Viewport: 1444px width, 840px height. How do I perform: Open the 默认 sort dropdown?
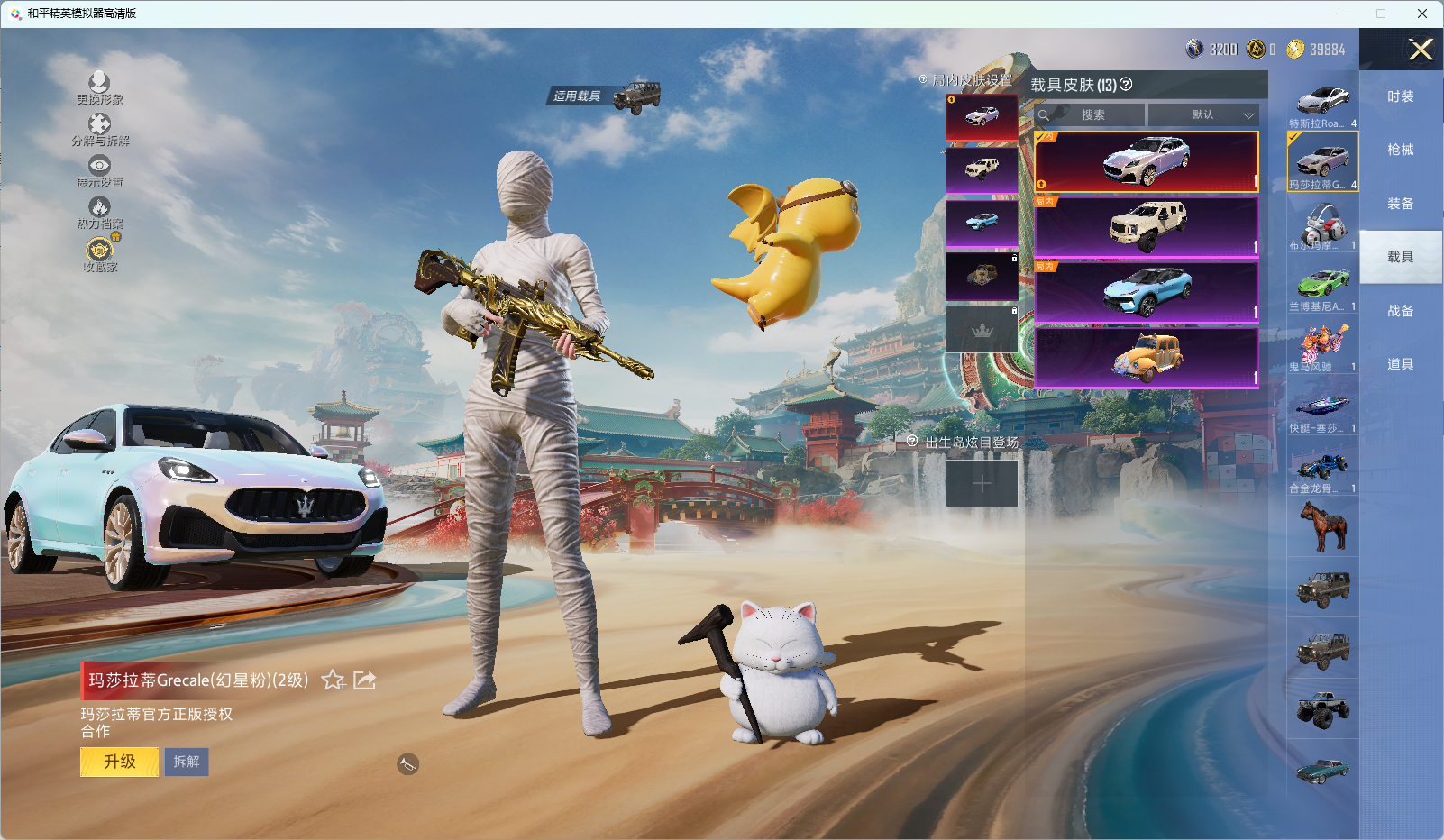[1203, 115]
